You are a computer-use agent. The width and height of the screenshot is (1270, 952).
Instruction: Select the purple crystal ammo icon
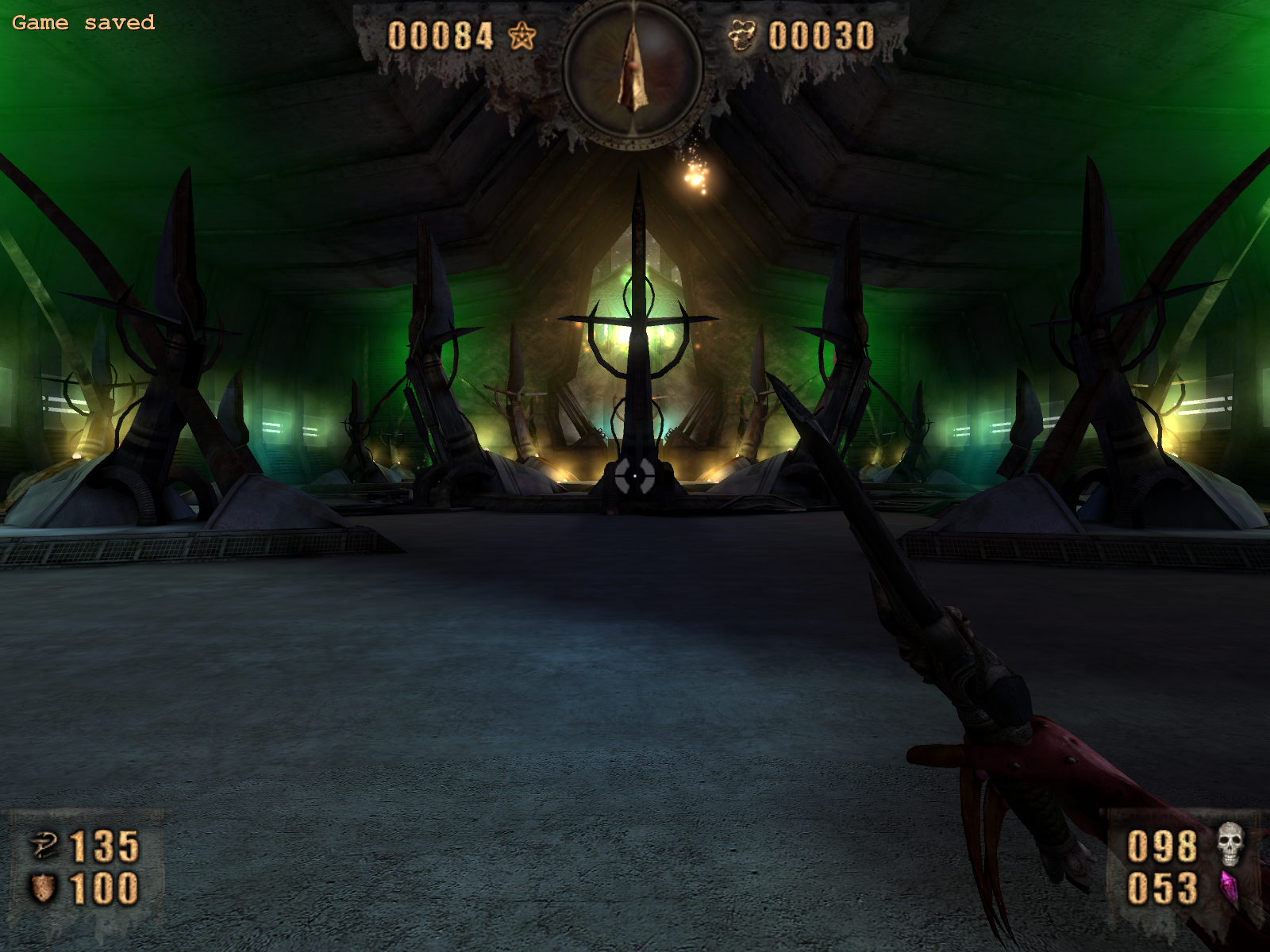[1230, 888]
